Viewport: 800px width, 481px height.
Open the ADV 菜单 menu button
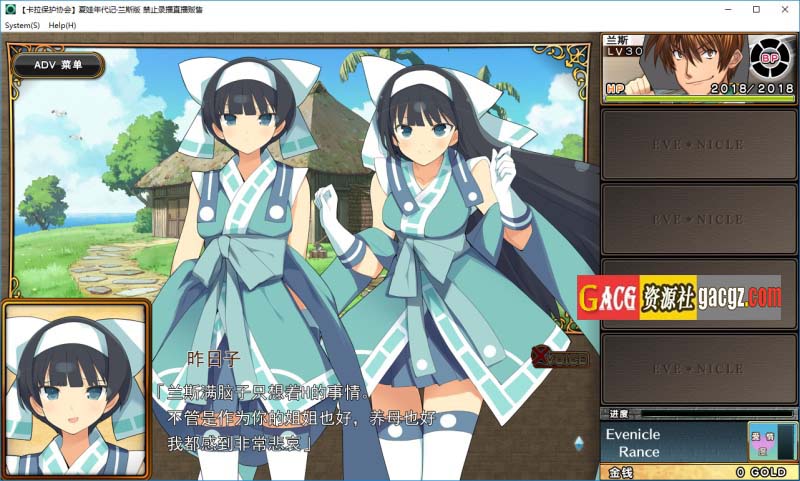[x=58, y=65]
